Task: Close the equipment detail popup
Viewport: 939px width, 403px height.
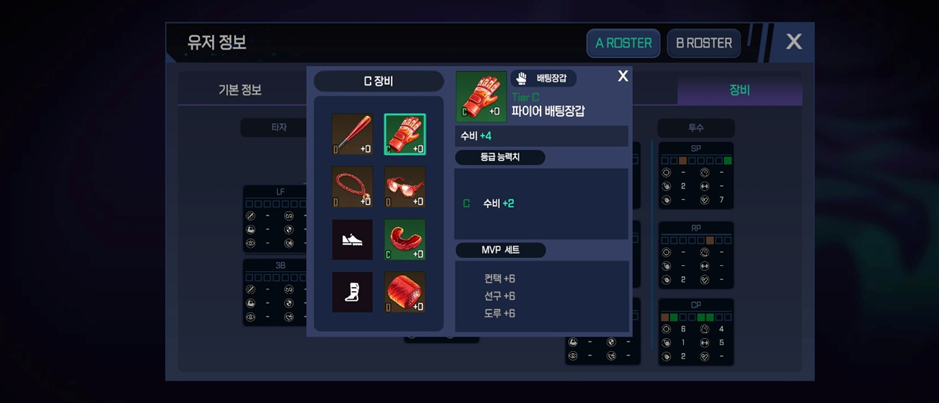Action: coord(623,76)
